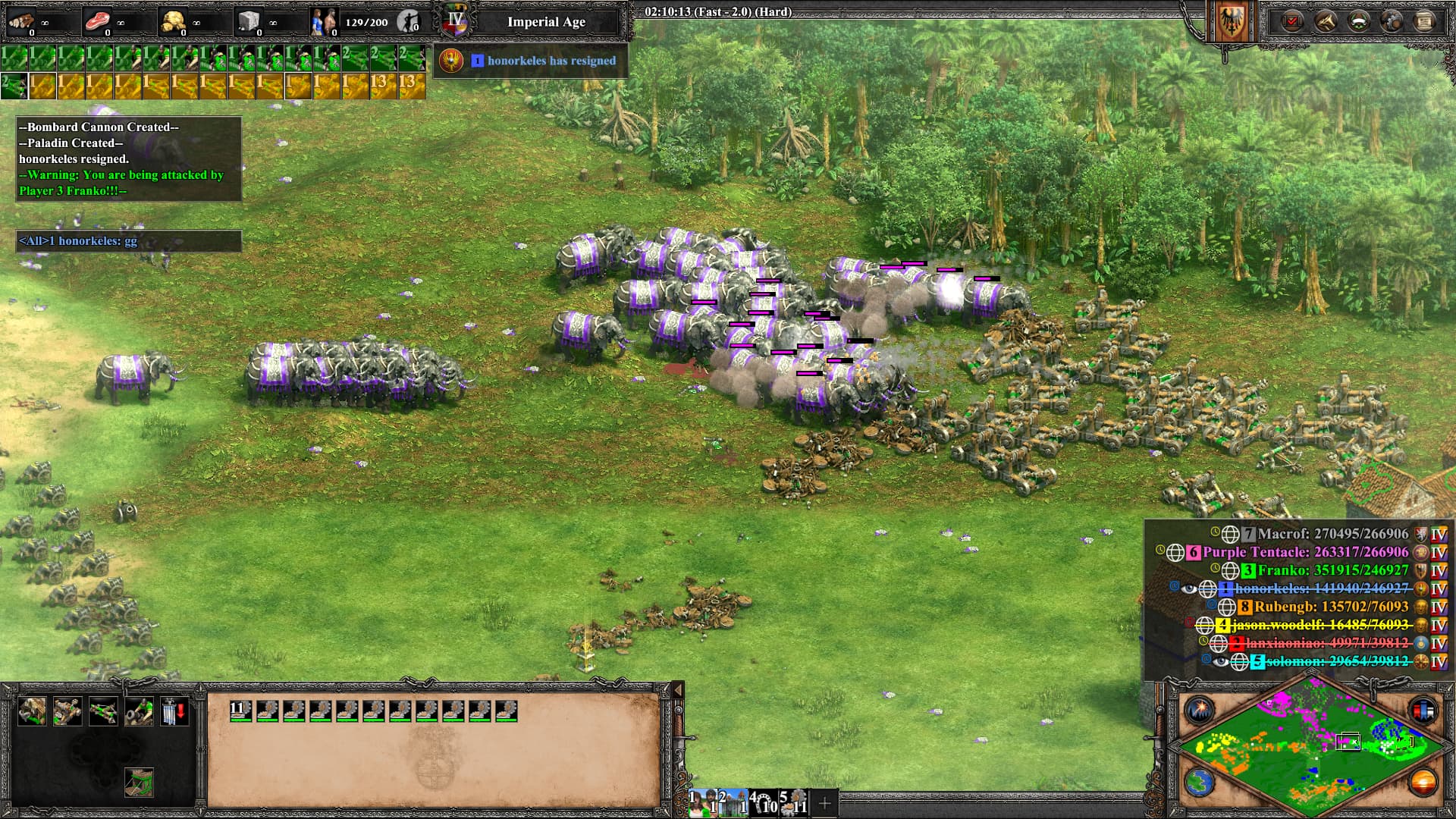Choose the white flag red arrow command
This screenshot has width=1456, height=819.
[x=174, y=712]
